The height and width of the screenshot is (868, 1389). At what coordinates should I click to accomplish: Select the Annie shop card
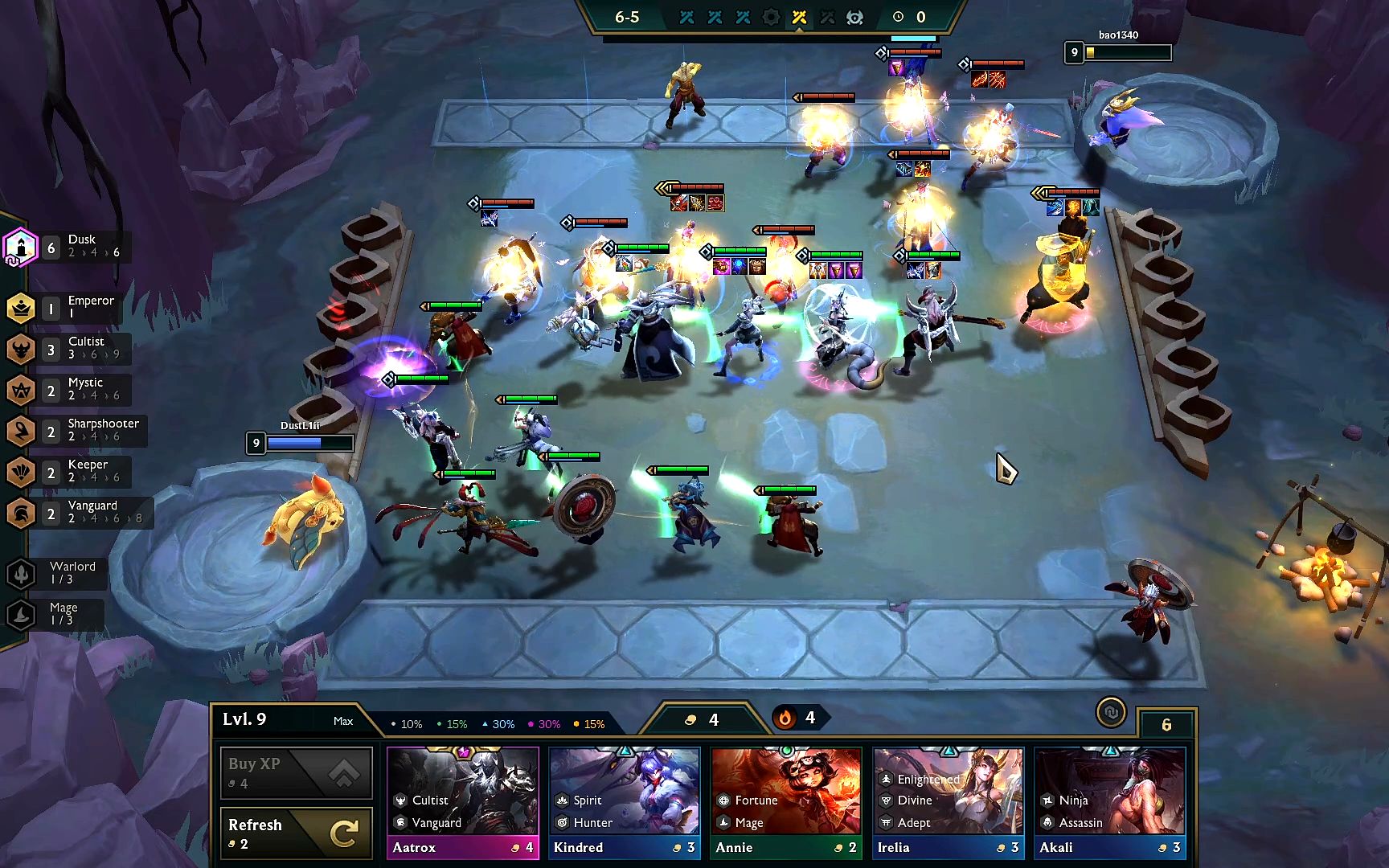785,802
